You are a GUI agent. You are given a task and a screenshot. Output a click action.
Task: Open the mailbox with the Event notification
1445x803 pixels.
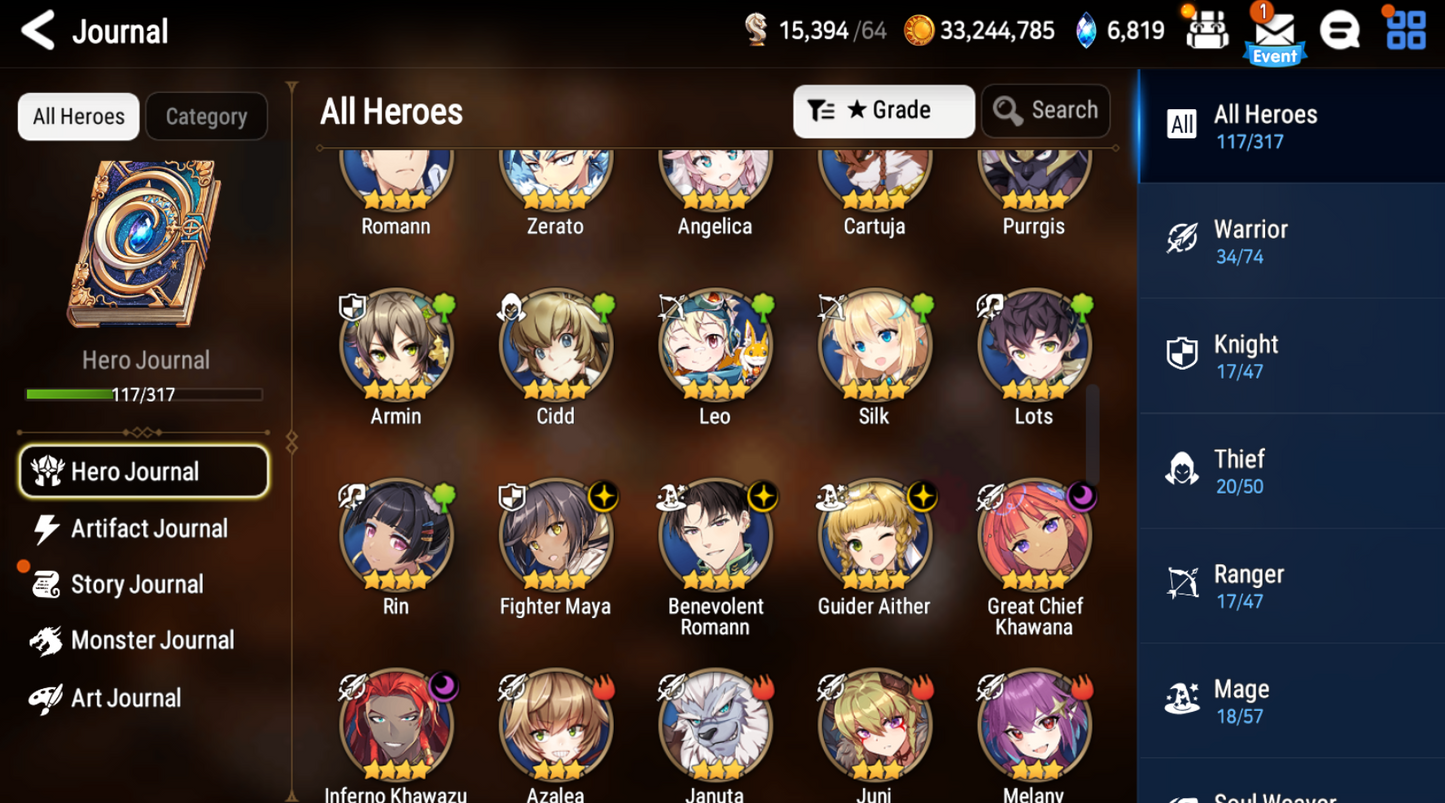pos(1274,30)
